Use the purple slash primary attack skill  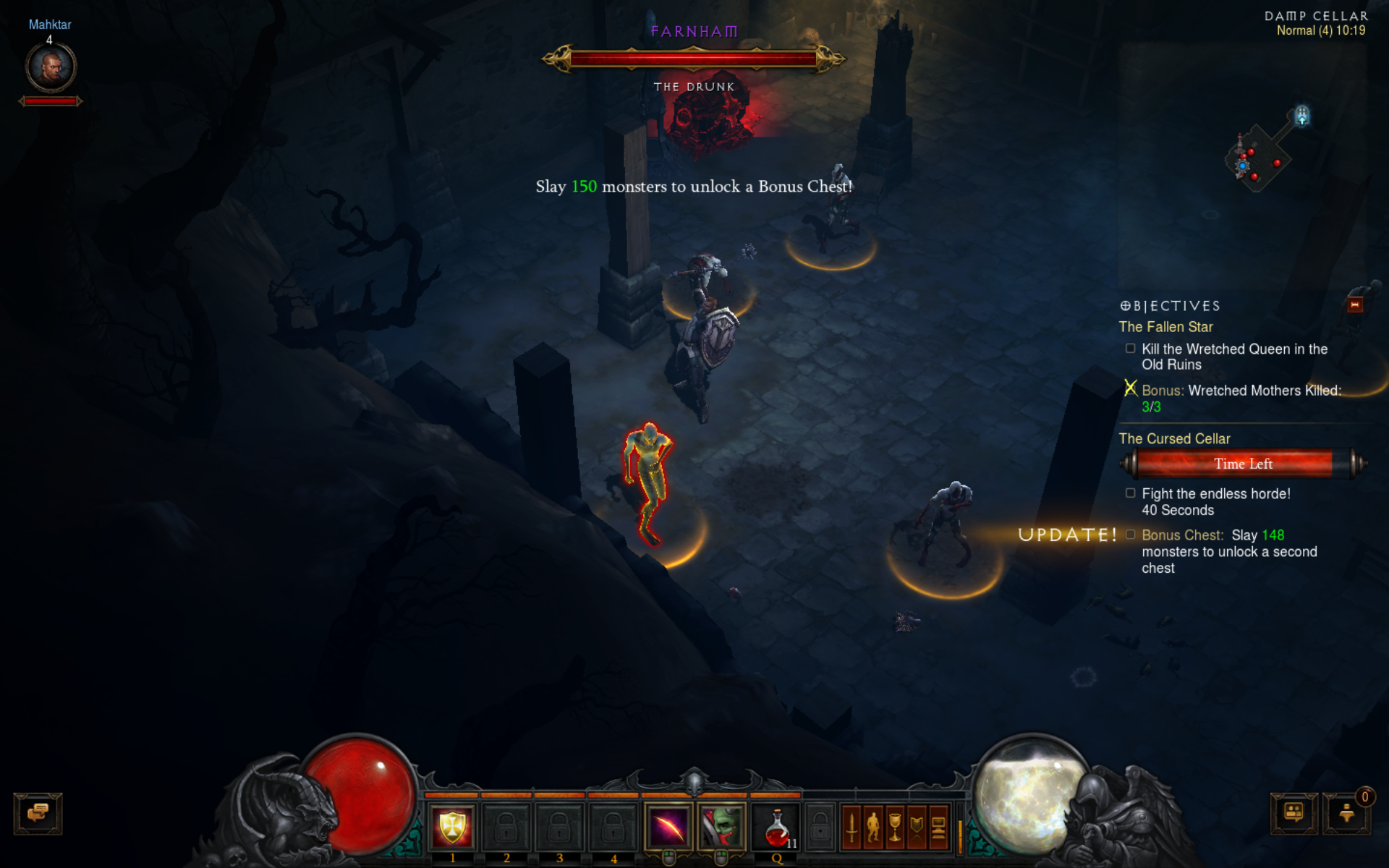click(668, 827)
